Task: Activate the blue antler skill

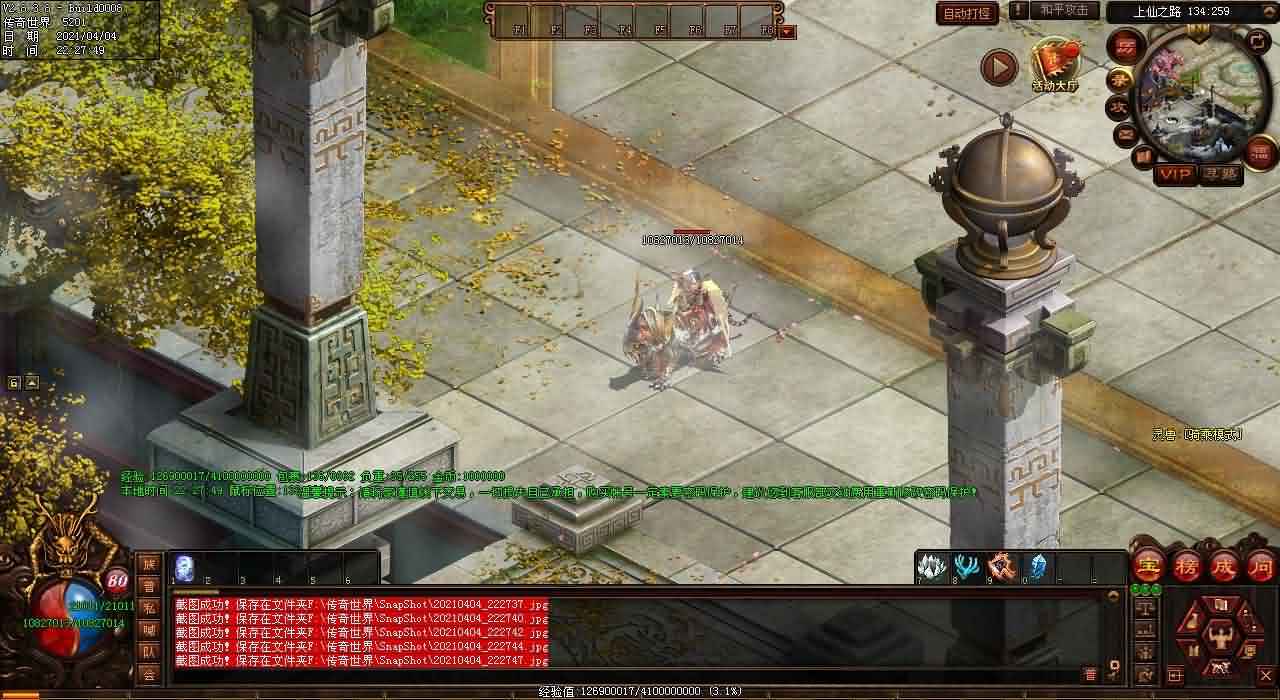Action: (x=966, y=566)
